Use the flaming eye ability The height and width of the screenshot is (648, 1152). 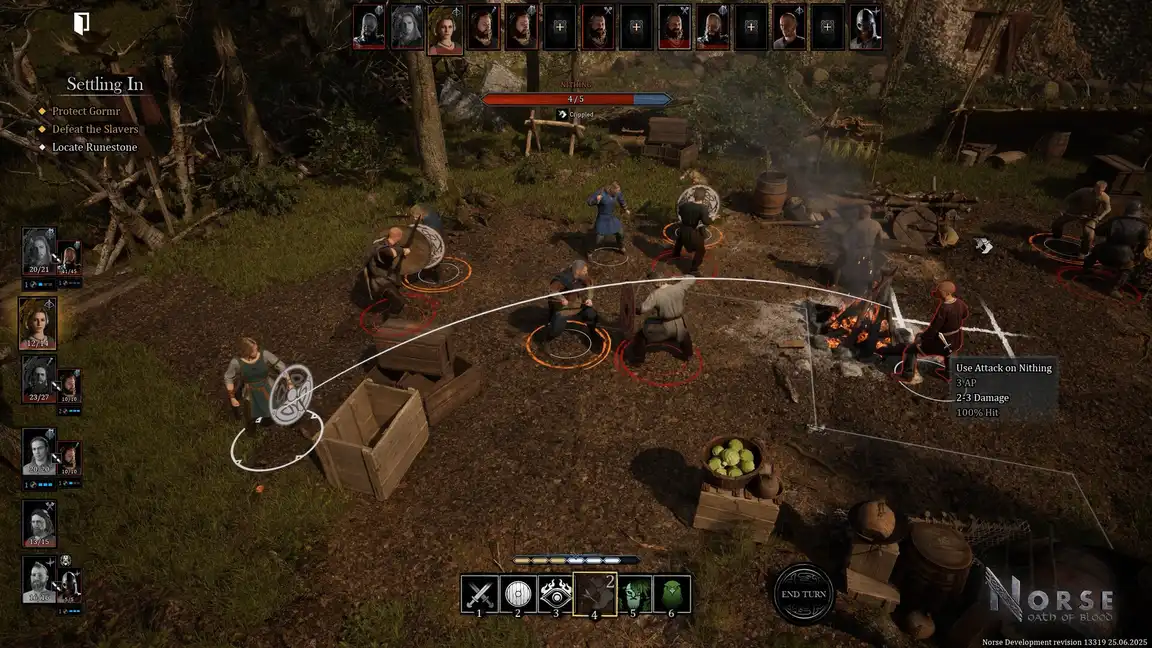point(556,594)
